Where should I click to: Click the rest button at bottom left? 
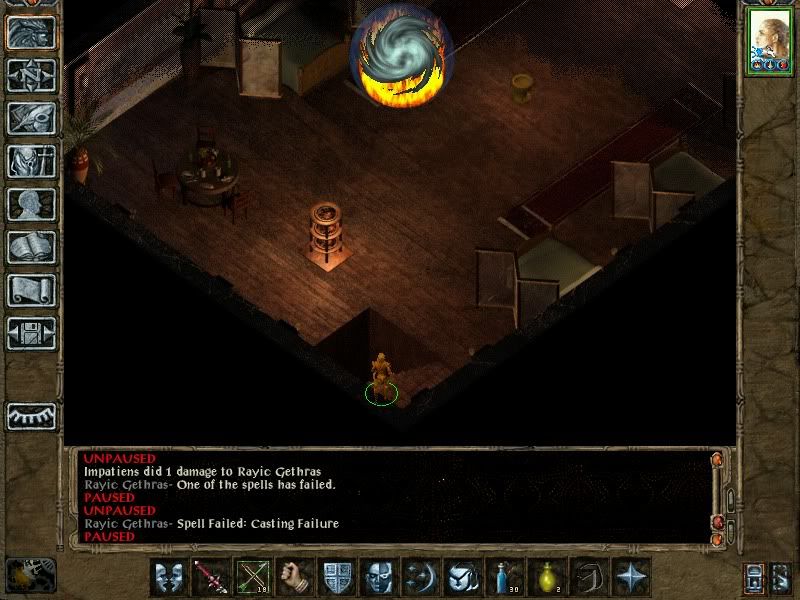pos(30,573)
